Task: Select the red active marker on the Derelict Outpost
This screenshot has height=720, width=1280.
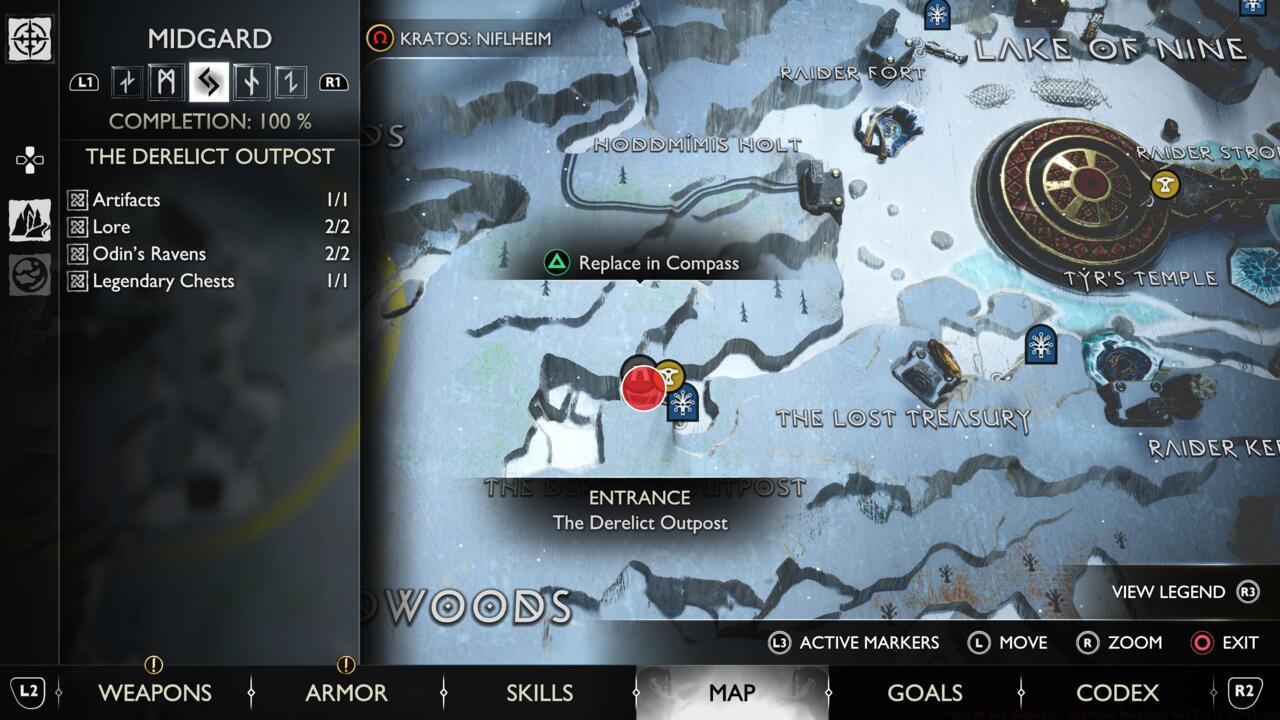Action: (642, 390)
